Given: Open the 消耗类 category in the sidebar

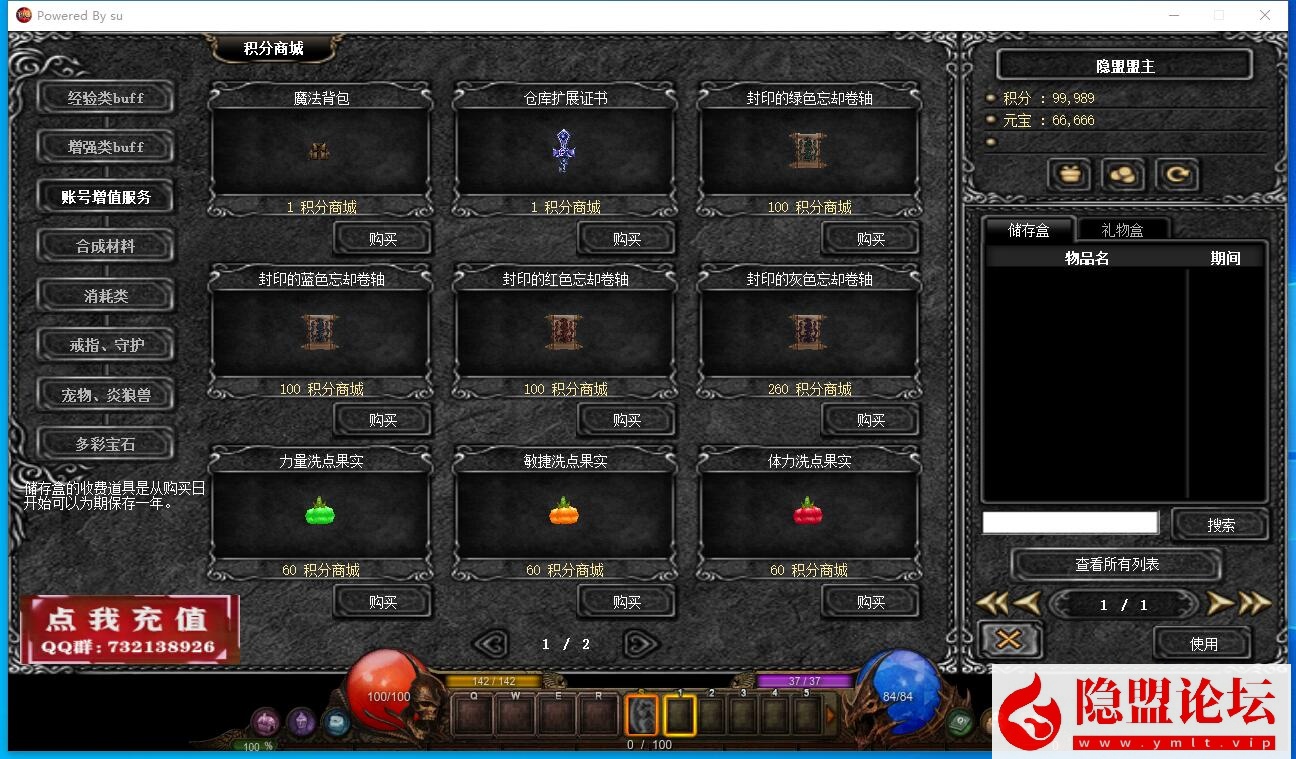Looking at the screenshot, I should (x=105, y=295).
